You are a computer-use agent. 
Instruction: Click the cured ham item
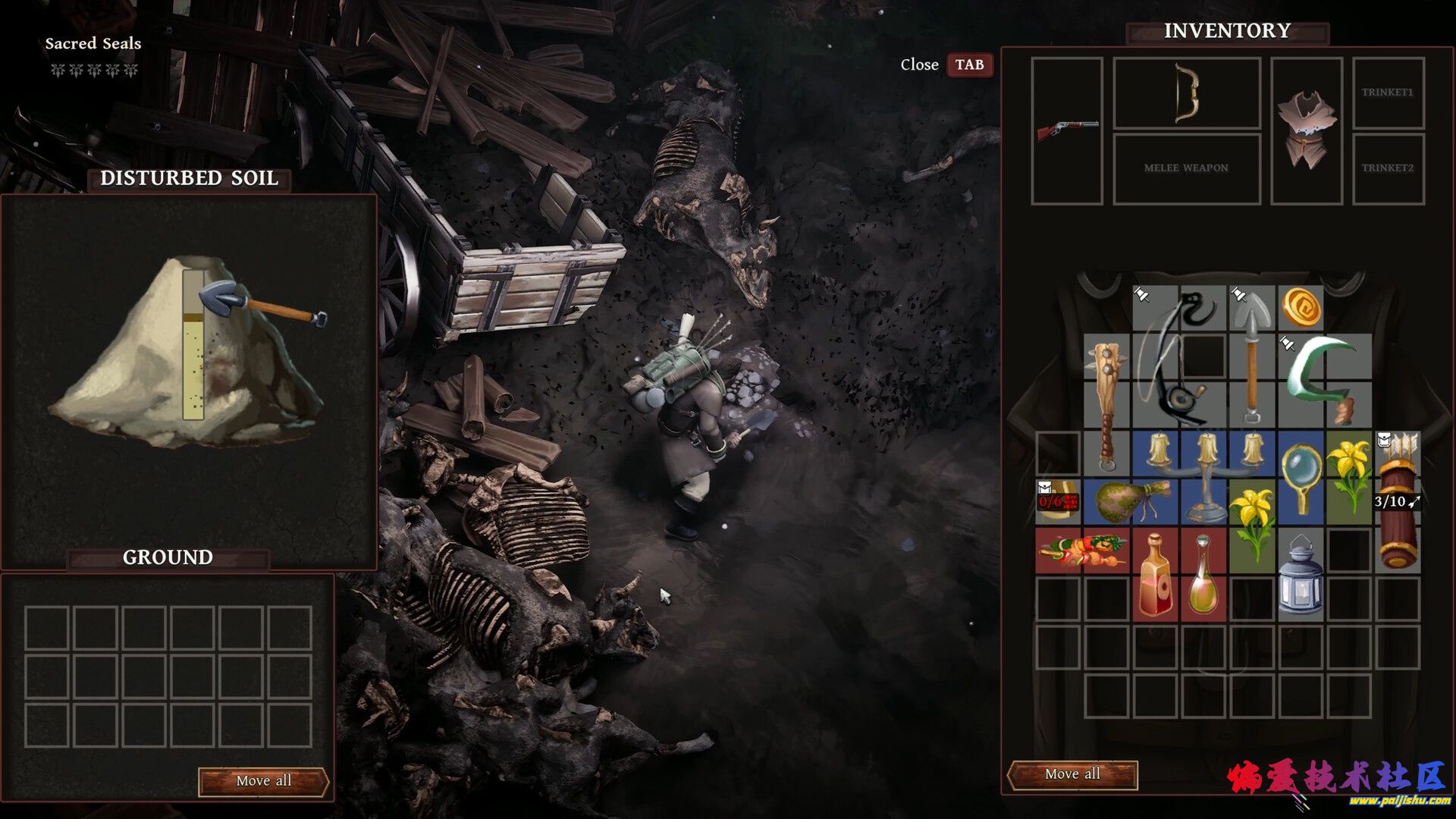click(x=1130, y=500)
